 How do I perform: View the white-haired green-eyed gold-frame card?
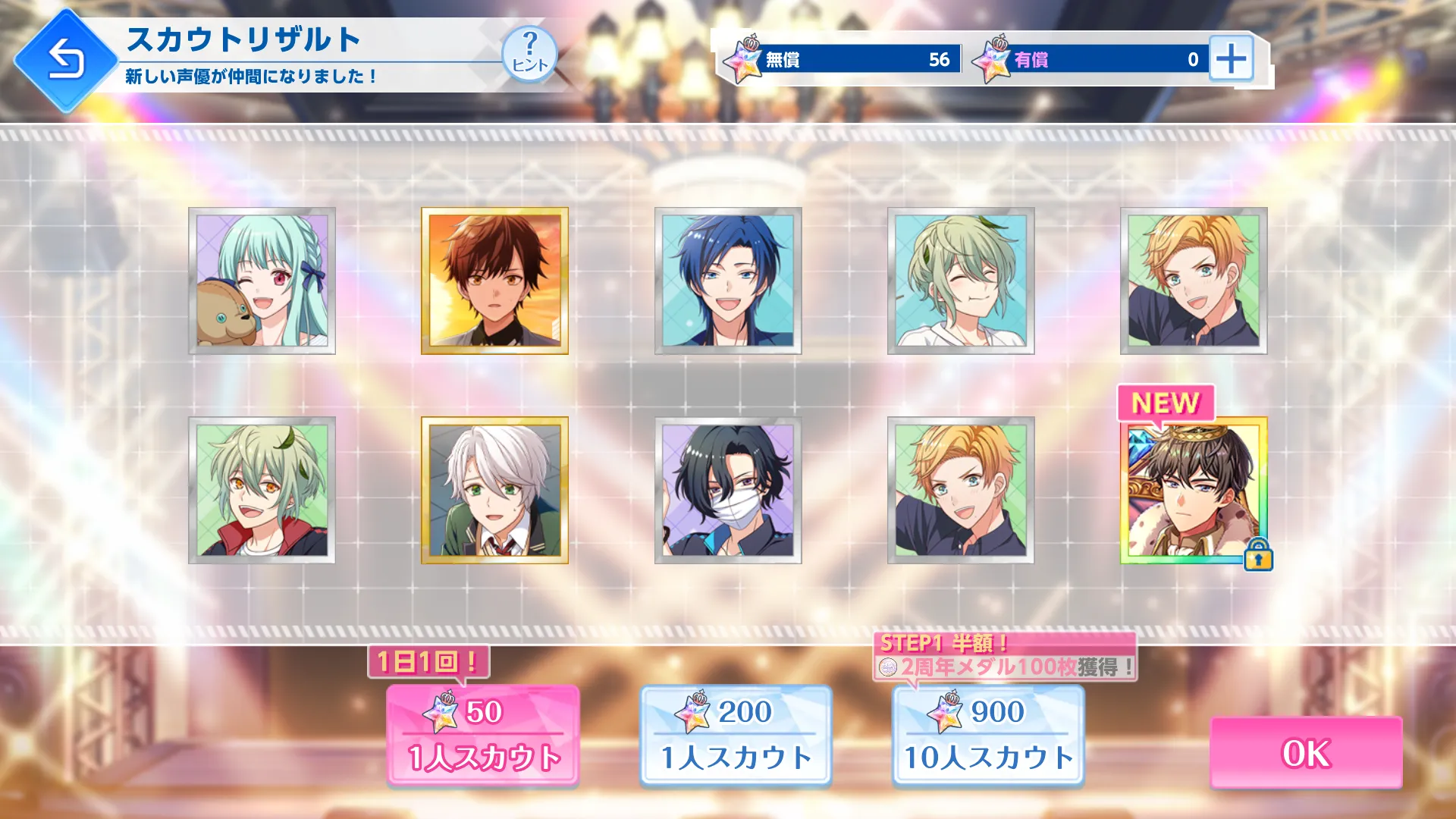pyautogui.click(x=494, y=490)
